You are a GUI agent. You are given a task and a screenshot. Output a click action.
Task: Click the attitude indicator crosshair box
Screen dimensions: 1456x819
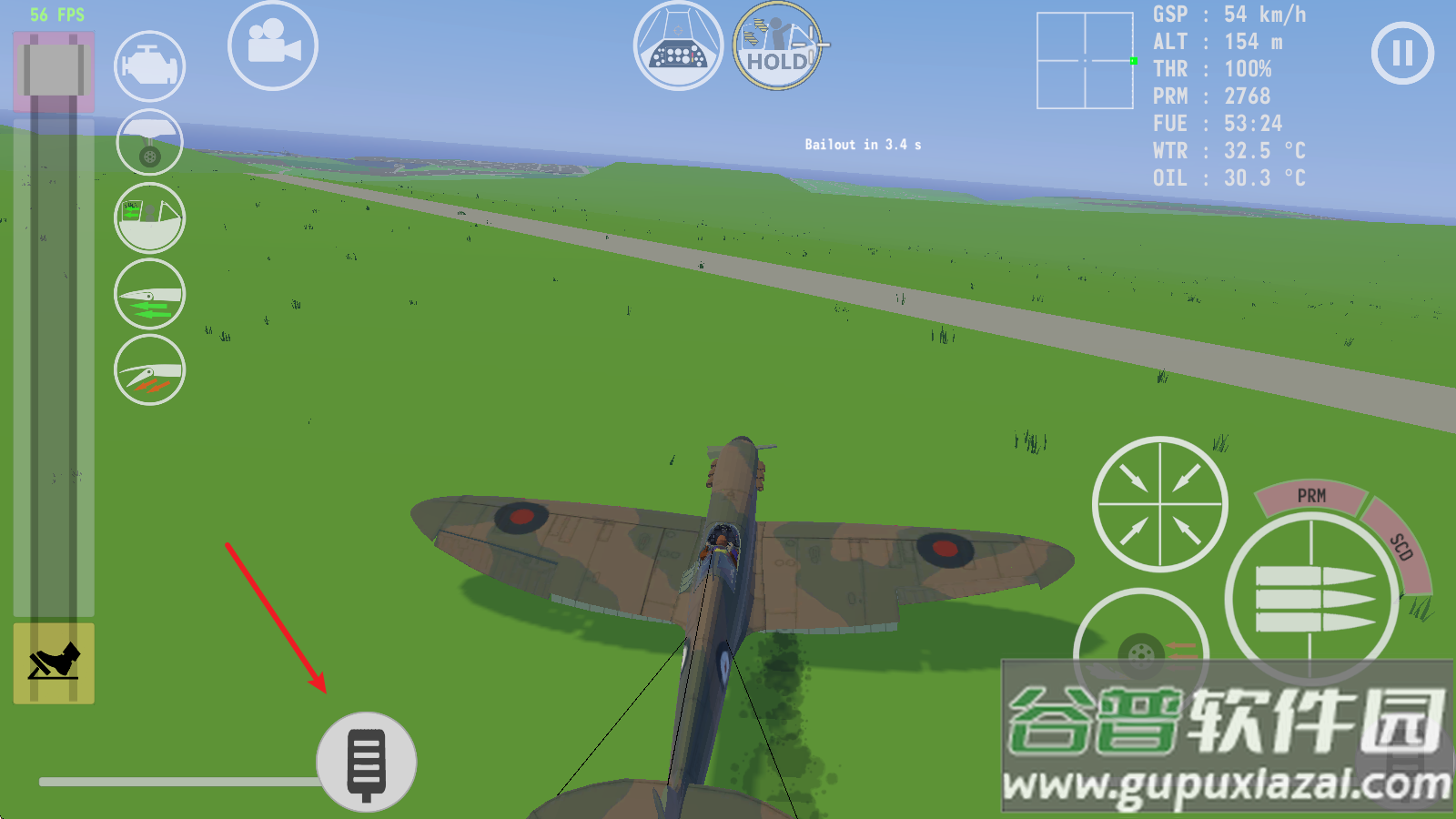pos(1085,61)
